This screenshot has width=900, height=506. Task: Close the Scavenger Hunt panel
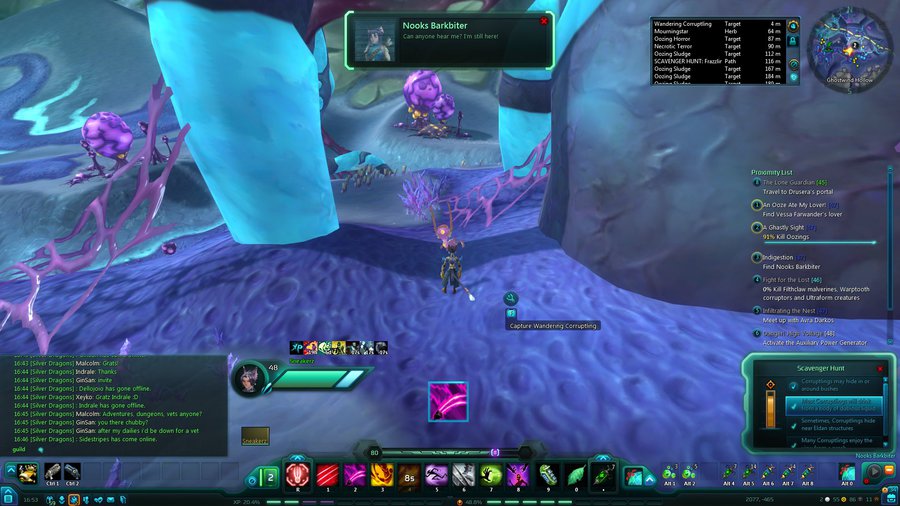tap(883, 368)
